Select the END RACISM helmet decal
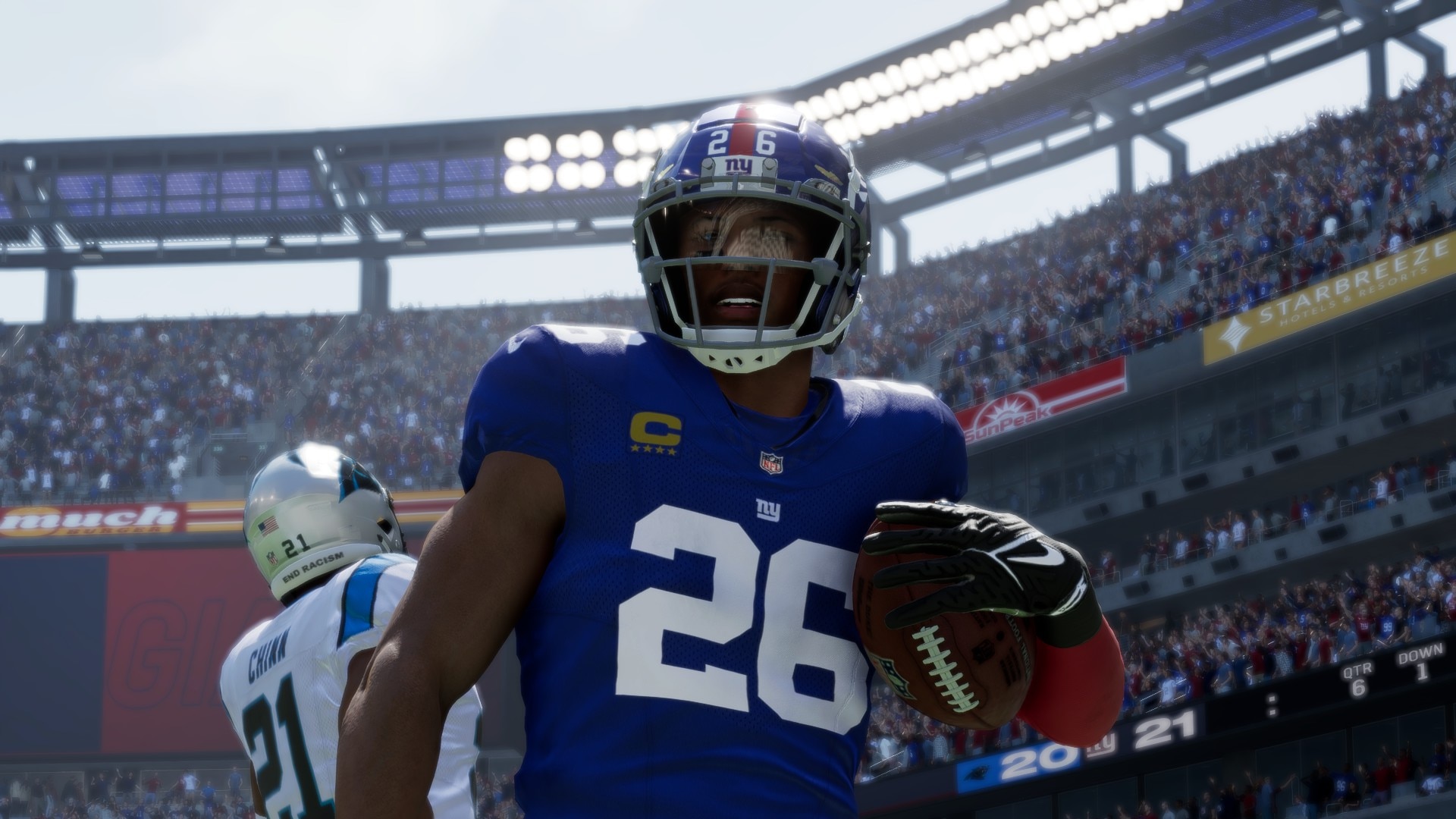The width and height of the screenshot is (1456, 819). pyautogui.click(x=312, y=568)
